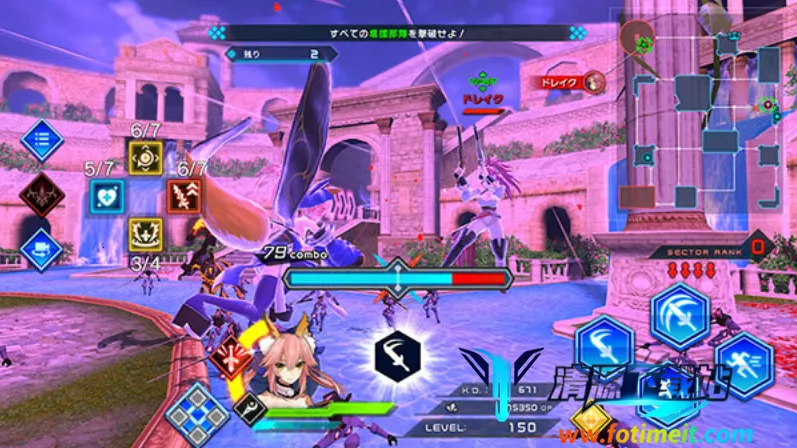
Task: Activate the running figure dash button
Action: click(744, 364)
